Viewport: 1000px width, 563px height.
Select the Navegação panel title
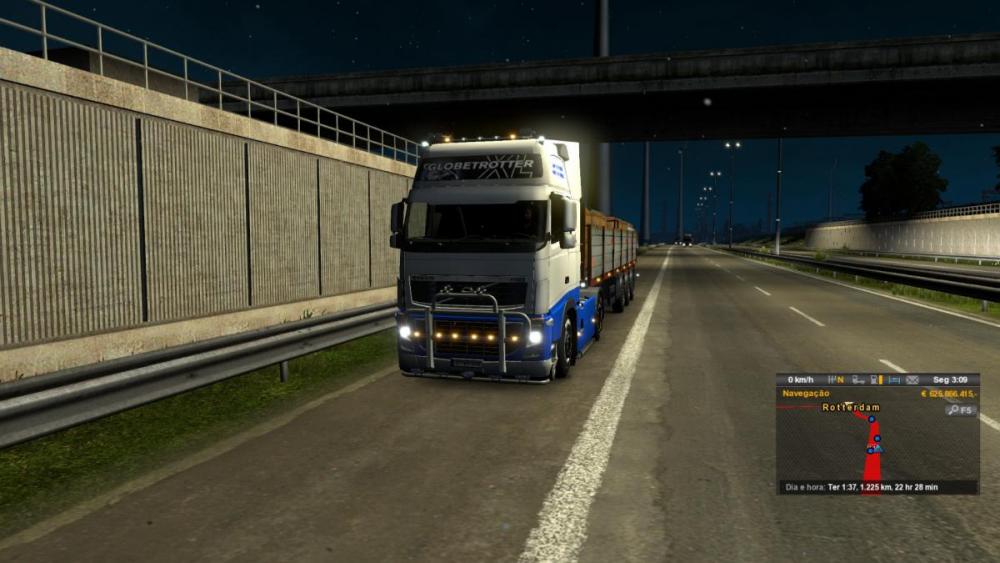coord(805,394)
